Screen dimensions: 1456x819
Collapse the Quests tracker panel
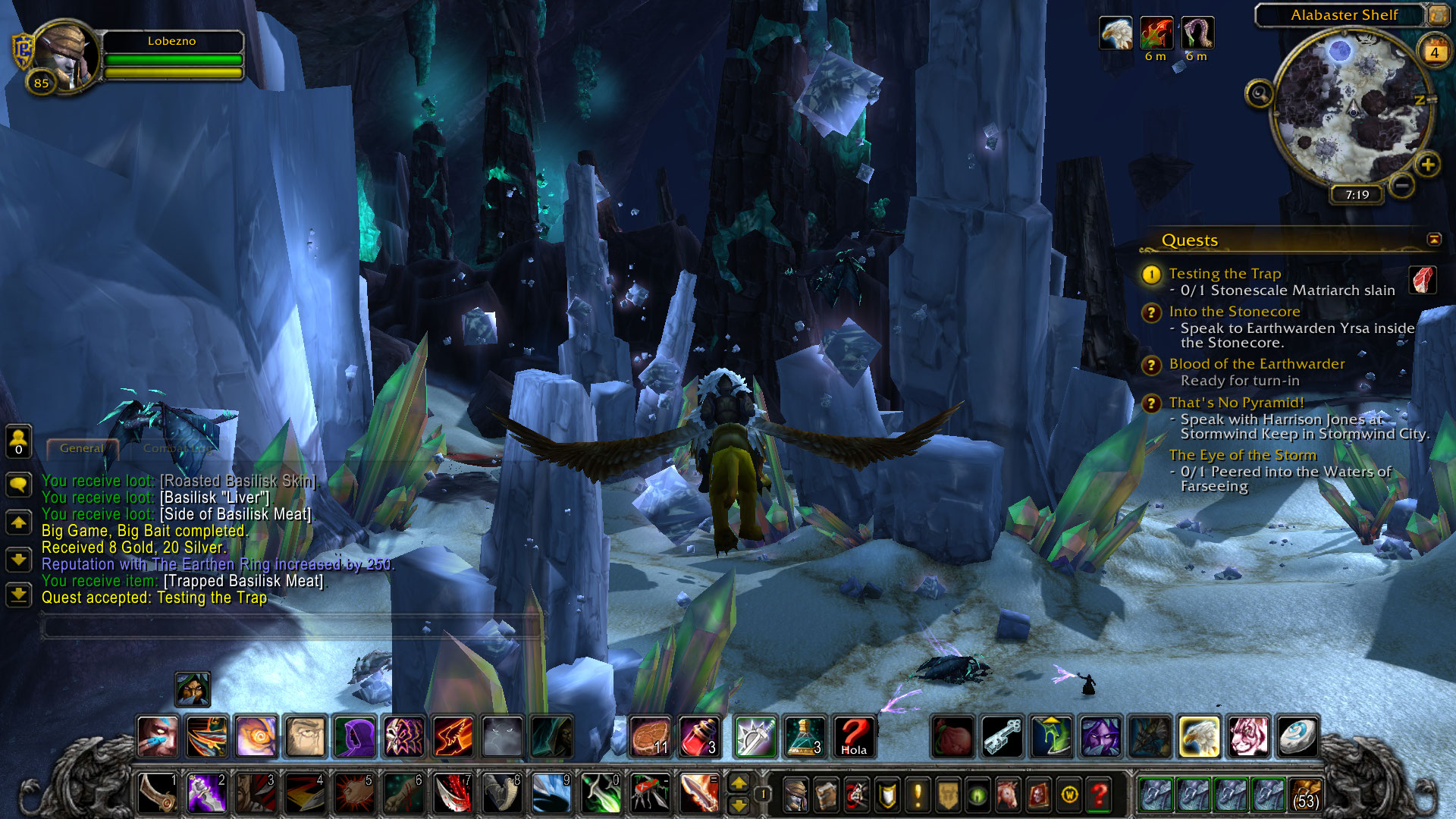(1433, 240)
